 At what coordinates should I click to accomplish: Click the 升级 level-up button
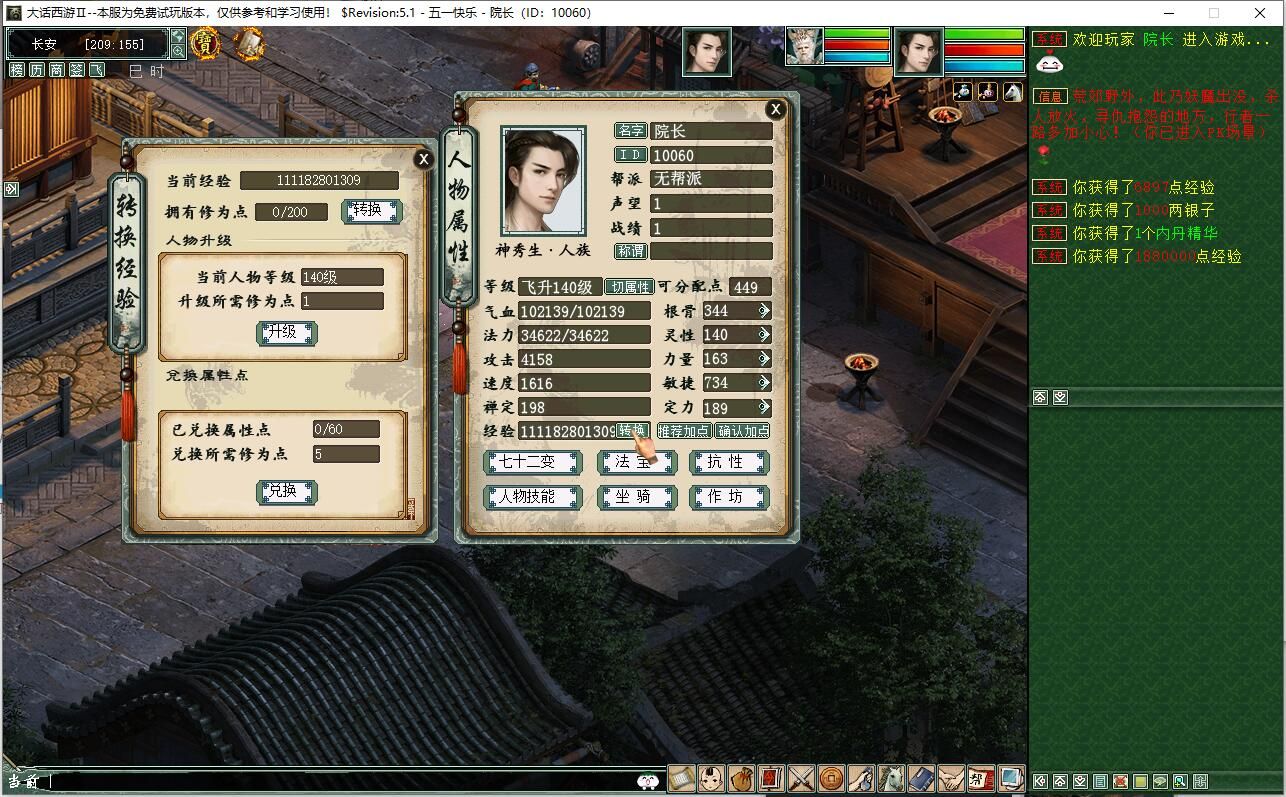tap(286, 333)
